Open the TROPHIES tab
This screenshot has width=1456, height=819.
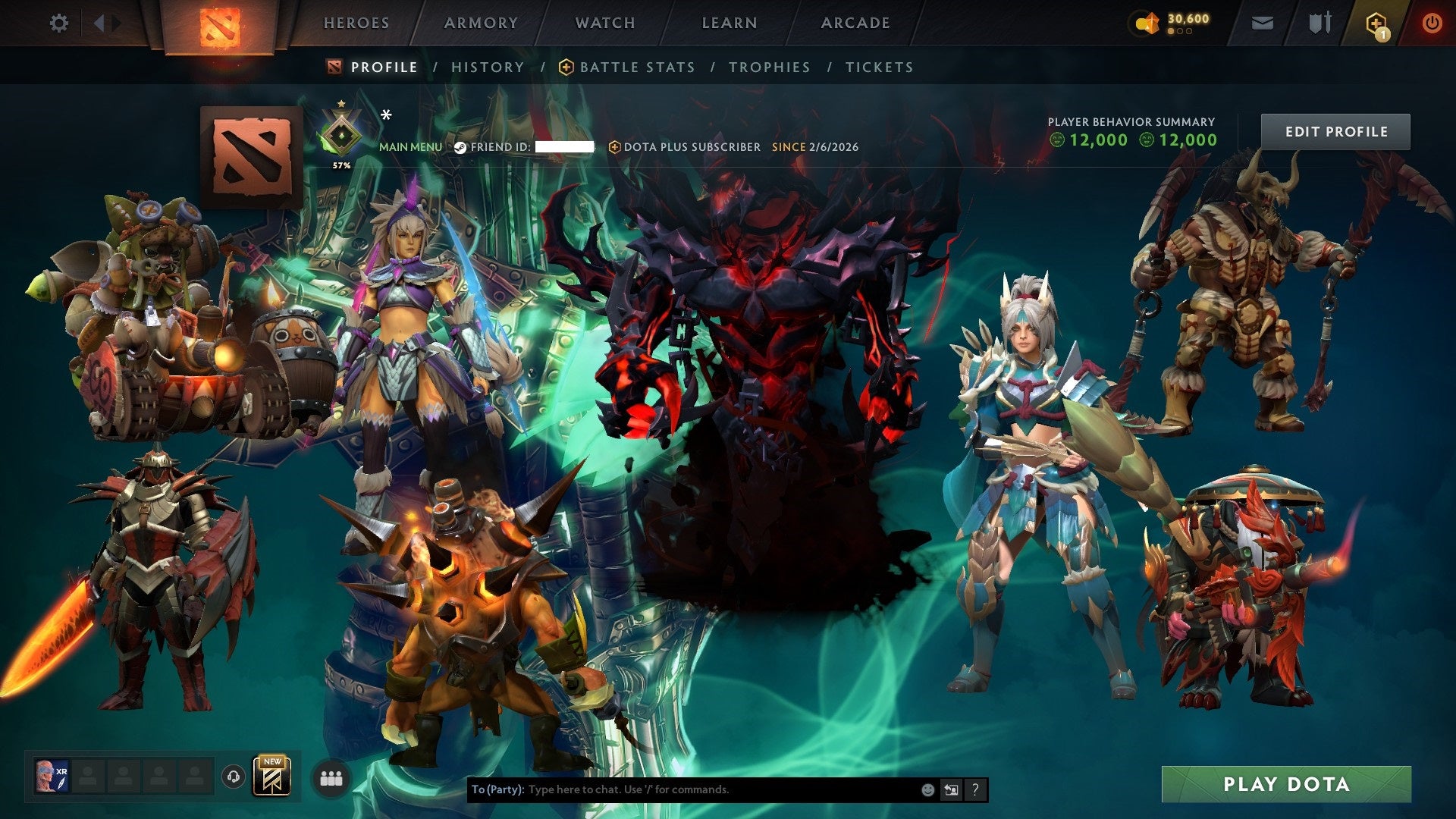point(769,67)
